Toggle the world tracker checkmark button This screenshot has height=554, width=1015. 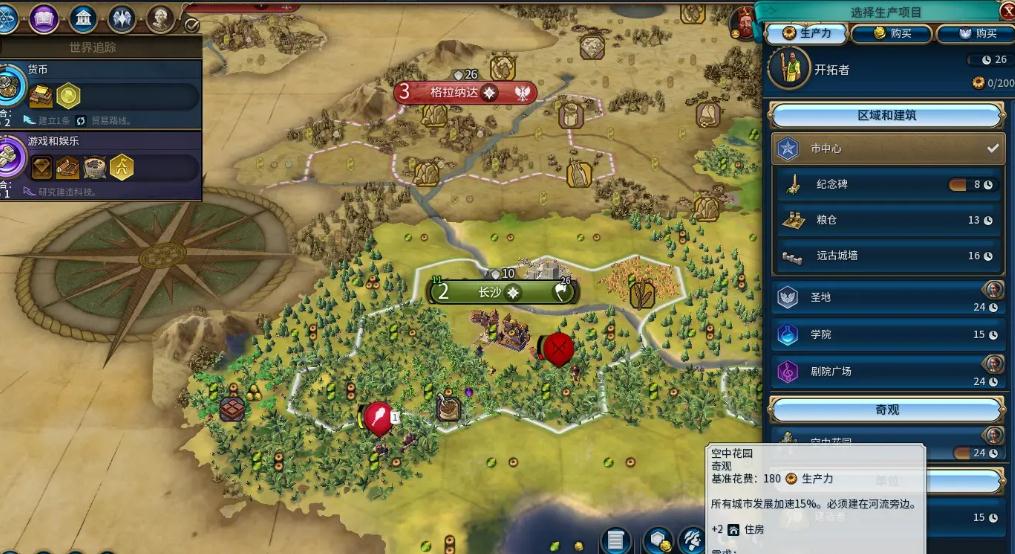[192, 25]
